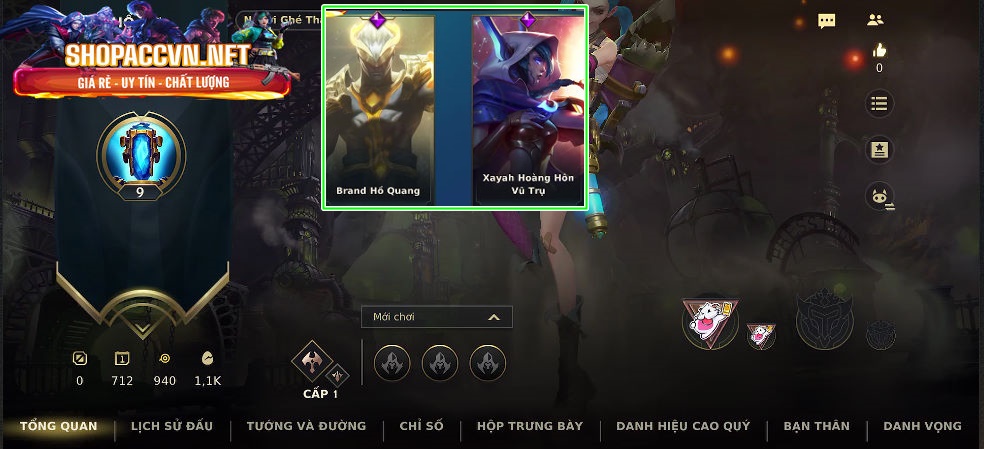Open the bulleted list icon button
Screen dimensions: 984x449
pos(879,103)
